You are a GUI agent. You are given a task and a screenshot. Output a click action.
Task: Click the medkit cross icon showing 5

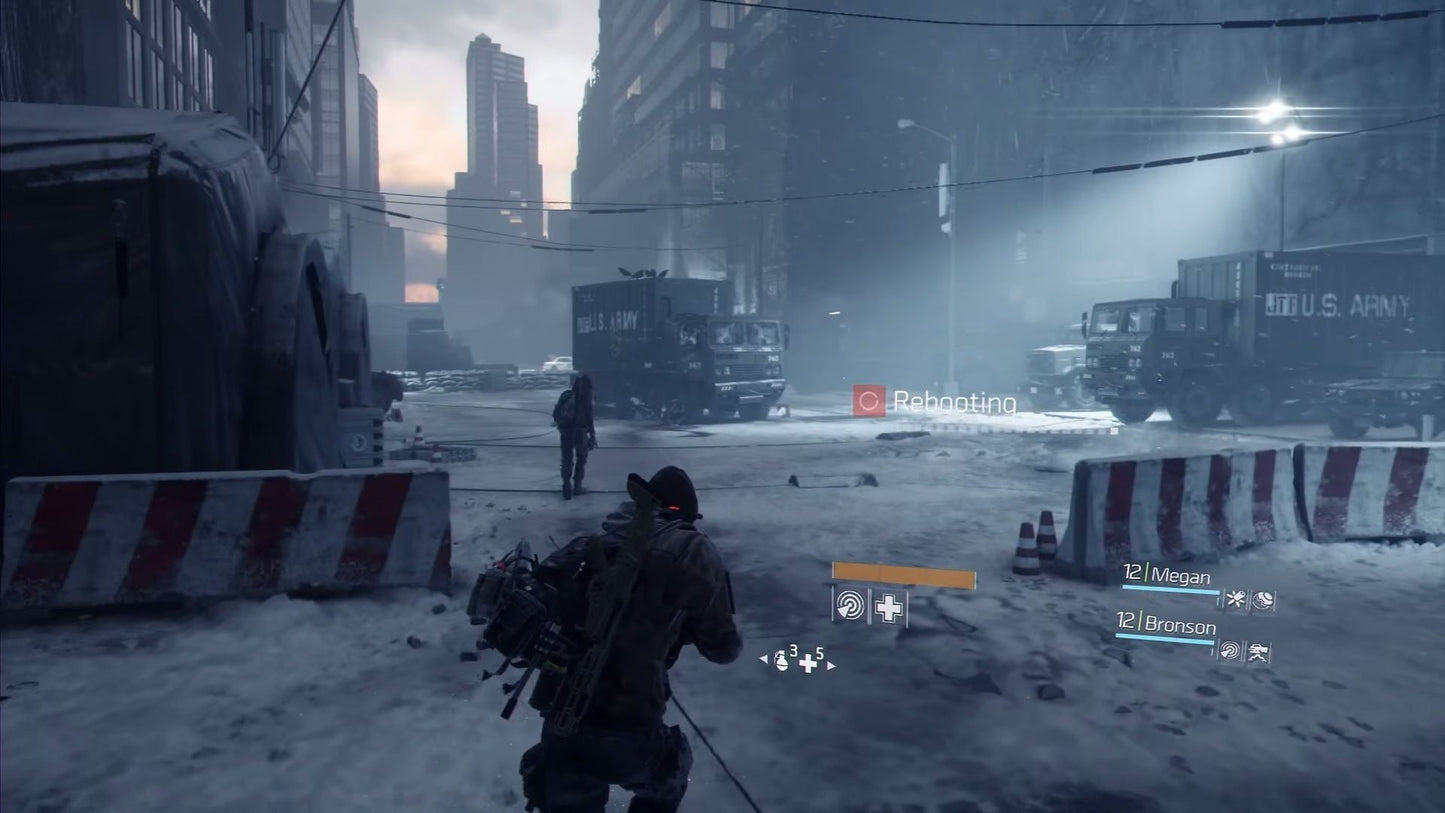(x=808, y=662)
